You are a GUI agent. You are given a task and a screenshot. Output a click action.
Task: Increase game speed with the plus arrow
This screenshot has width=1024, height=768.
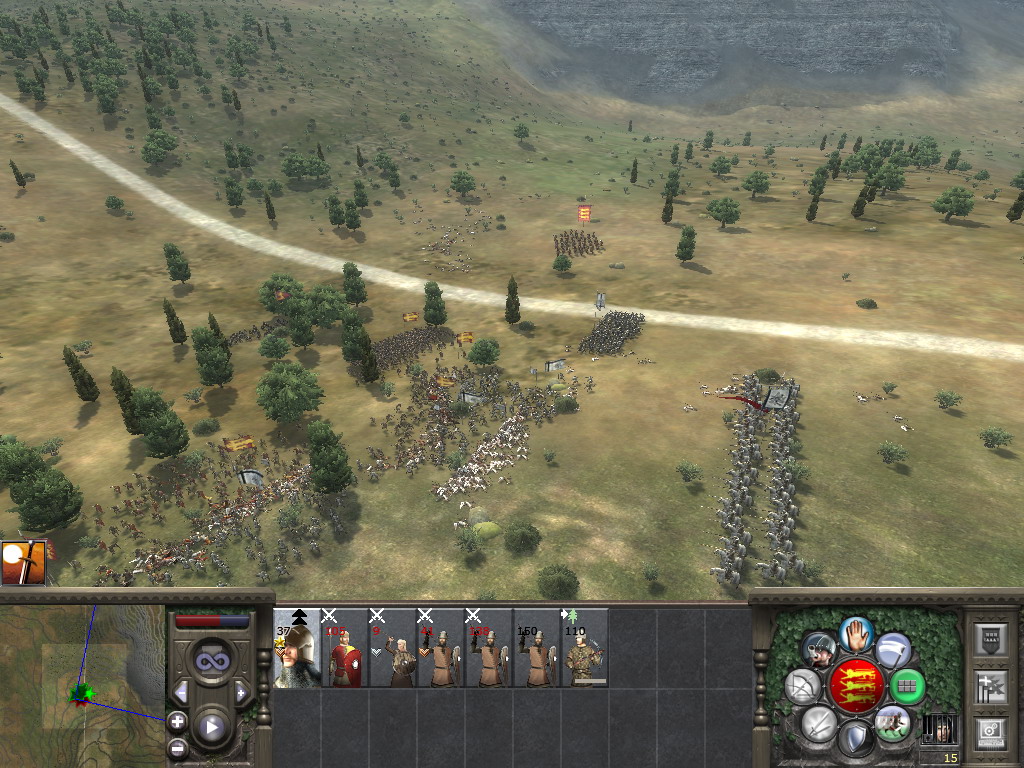(x=241, y=692)
